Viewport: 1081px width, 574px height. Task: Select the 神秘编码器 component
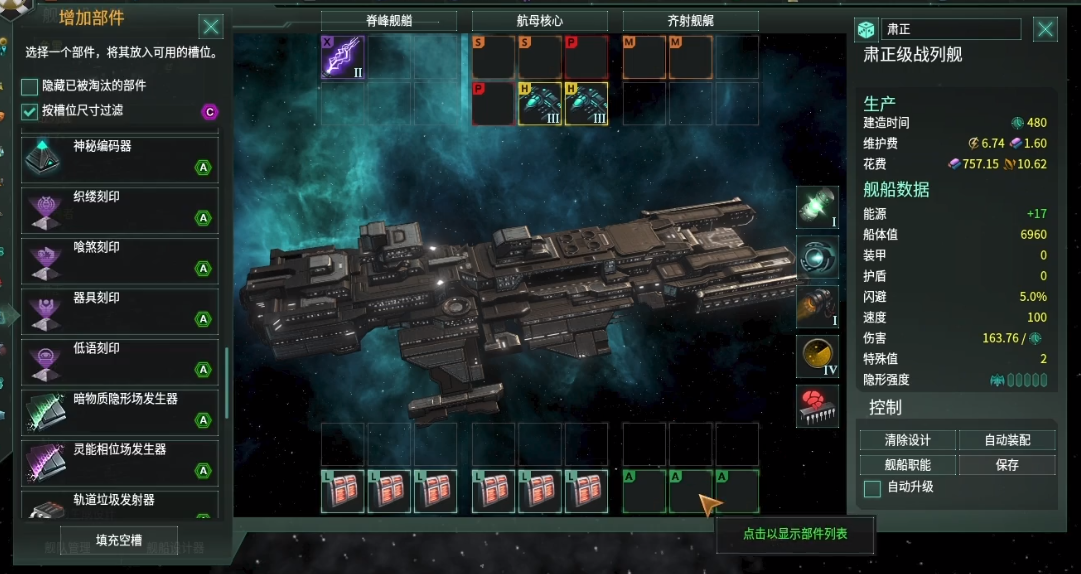pos(120,158)
